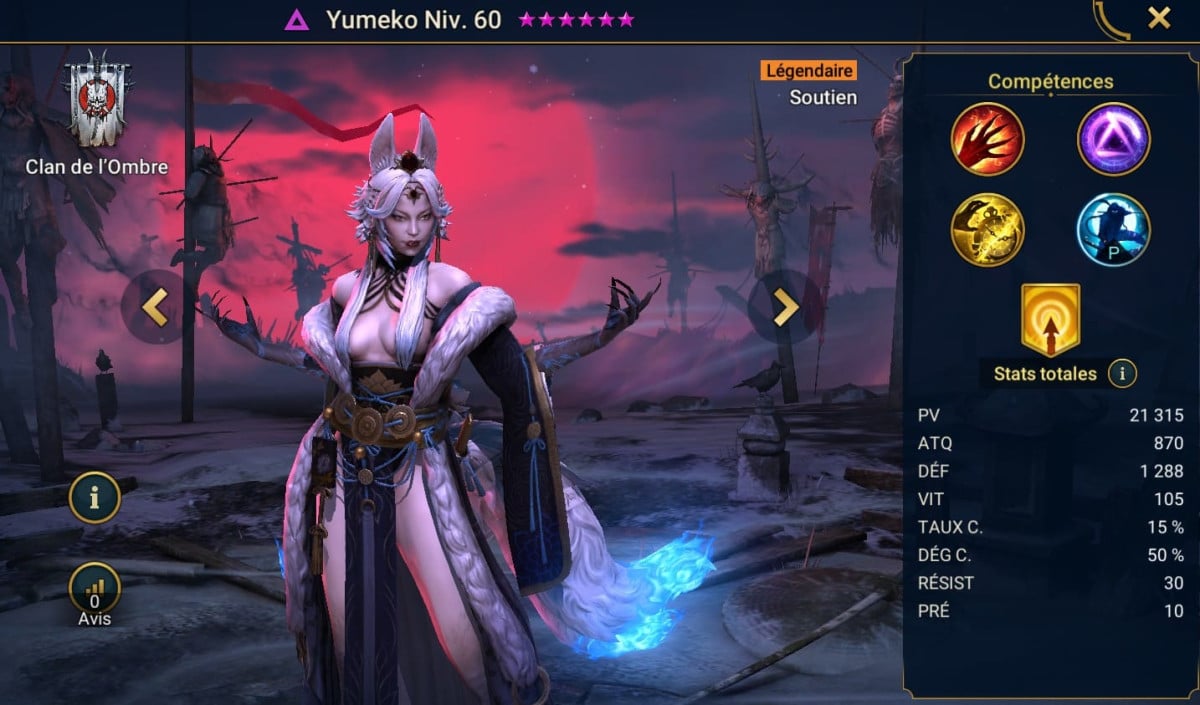Go back using the curved arrow button
Viewport: 1200px width, 705px height.
1112,20
